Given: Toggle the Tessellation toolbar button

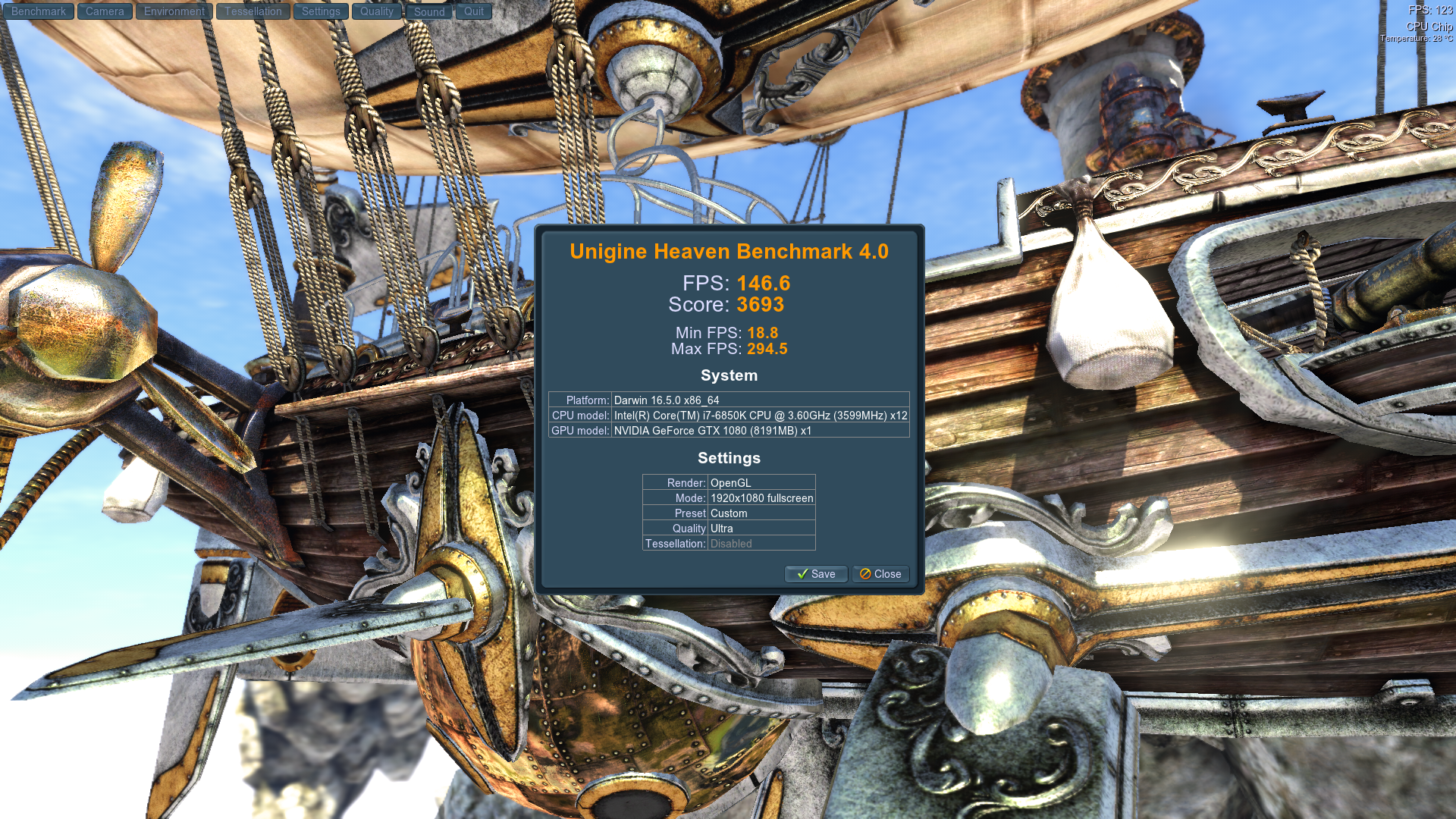Looking at the screenshot, I should [x=253, y=11].
